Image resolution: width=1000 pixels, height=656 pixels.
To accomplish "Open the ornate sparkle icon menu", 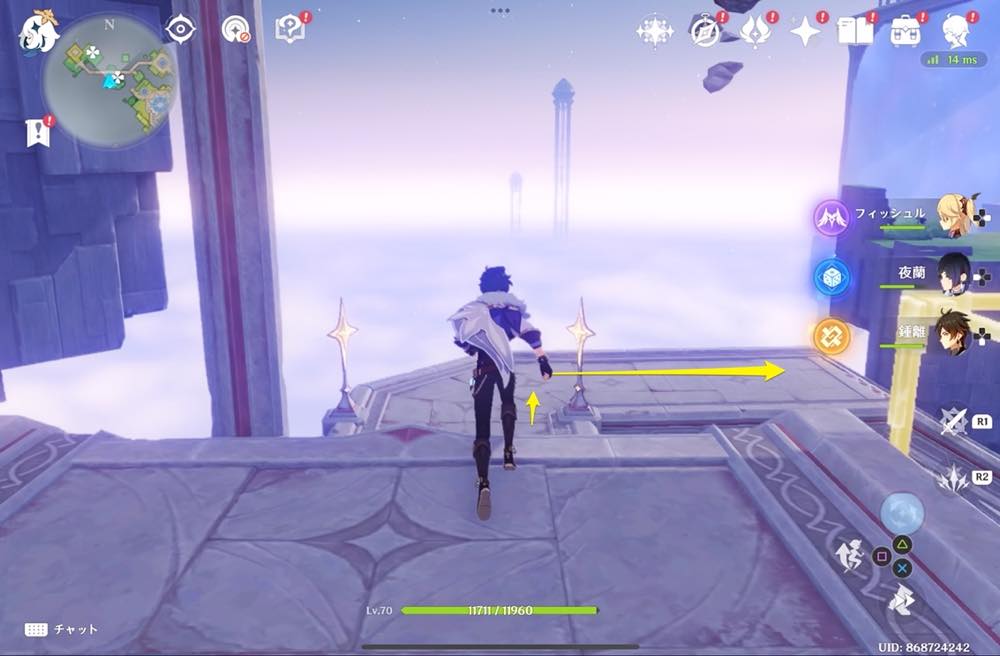I will coord(655,32).
